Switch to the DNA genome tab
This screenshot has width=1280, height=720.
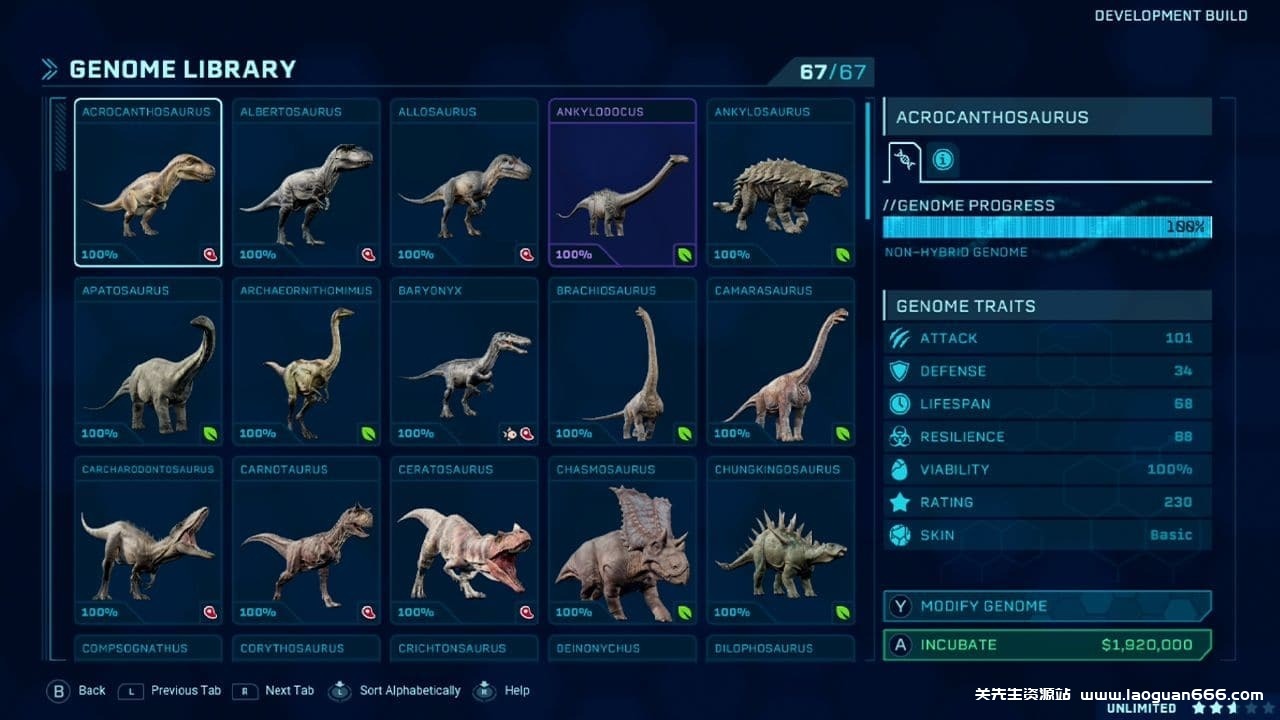pos(904,160)
